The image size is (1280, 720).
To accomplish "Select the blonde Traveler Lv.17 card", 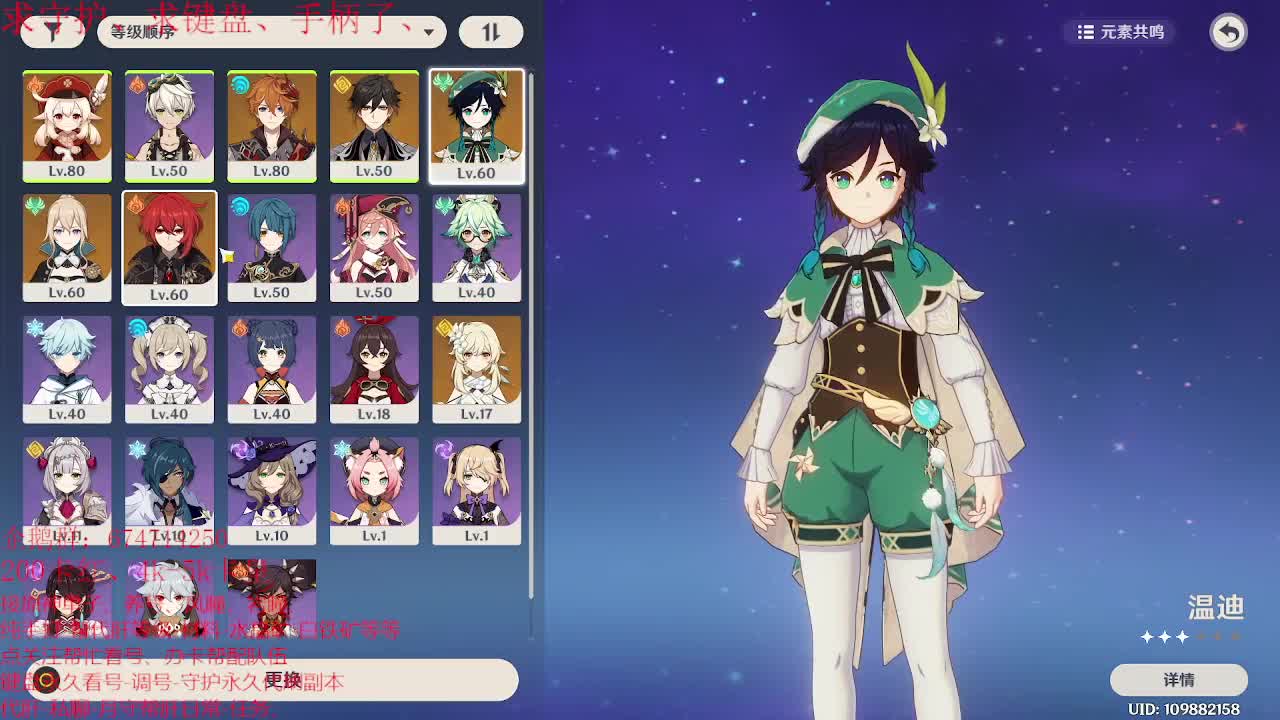I will click(x=476, y=369).
